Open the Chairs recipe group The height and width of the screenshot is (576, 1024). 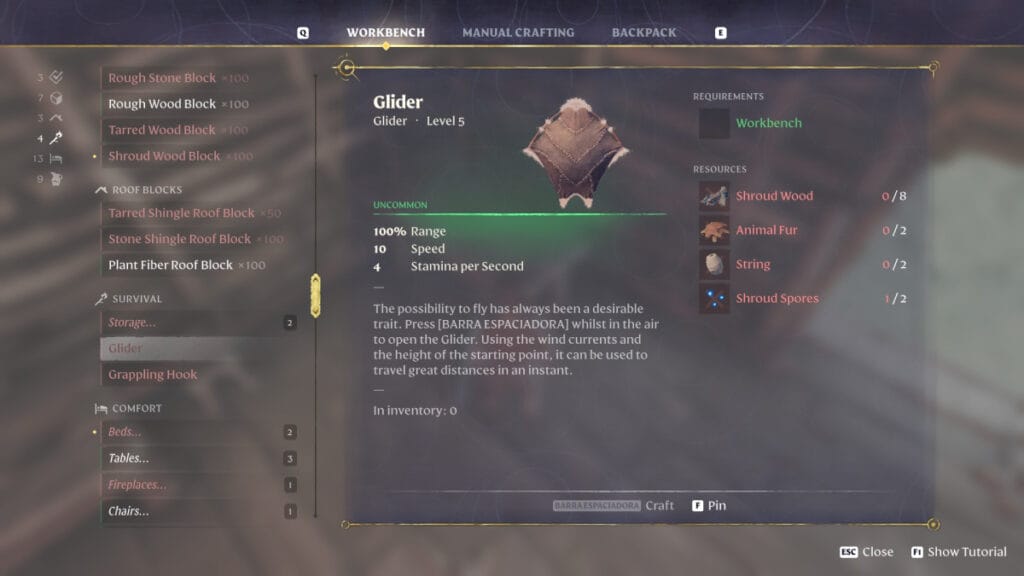[128, 511]
